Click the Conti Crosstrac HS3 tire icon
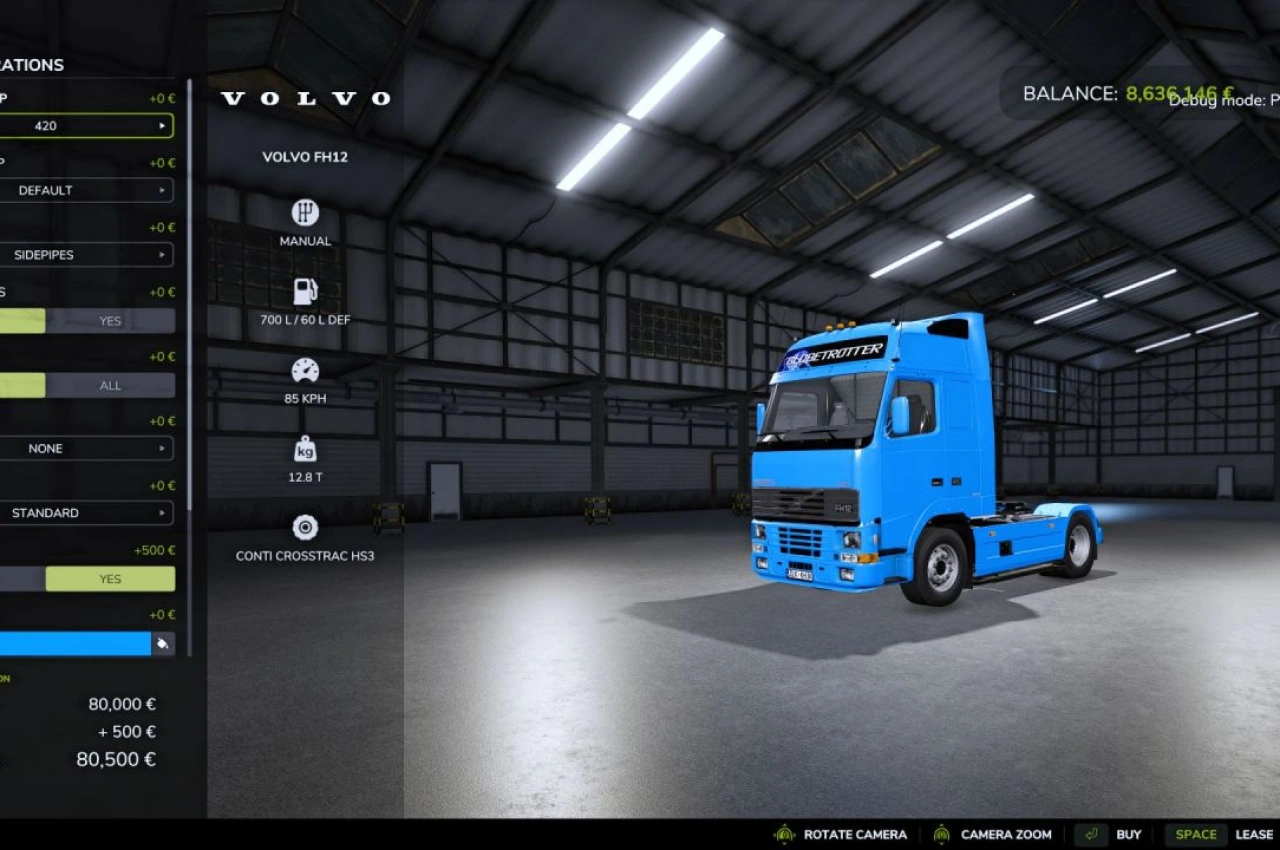1280x850 pixels. pos(305,527)
